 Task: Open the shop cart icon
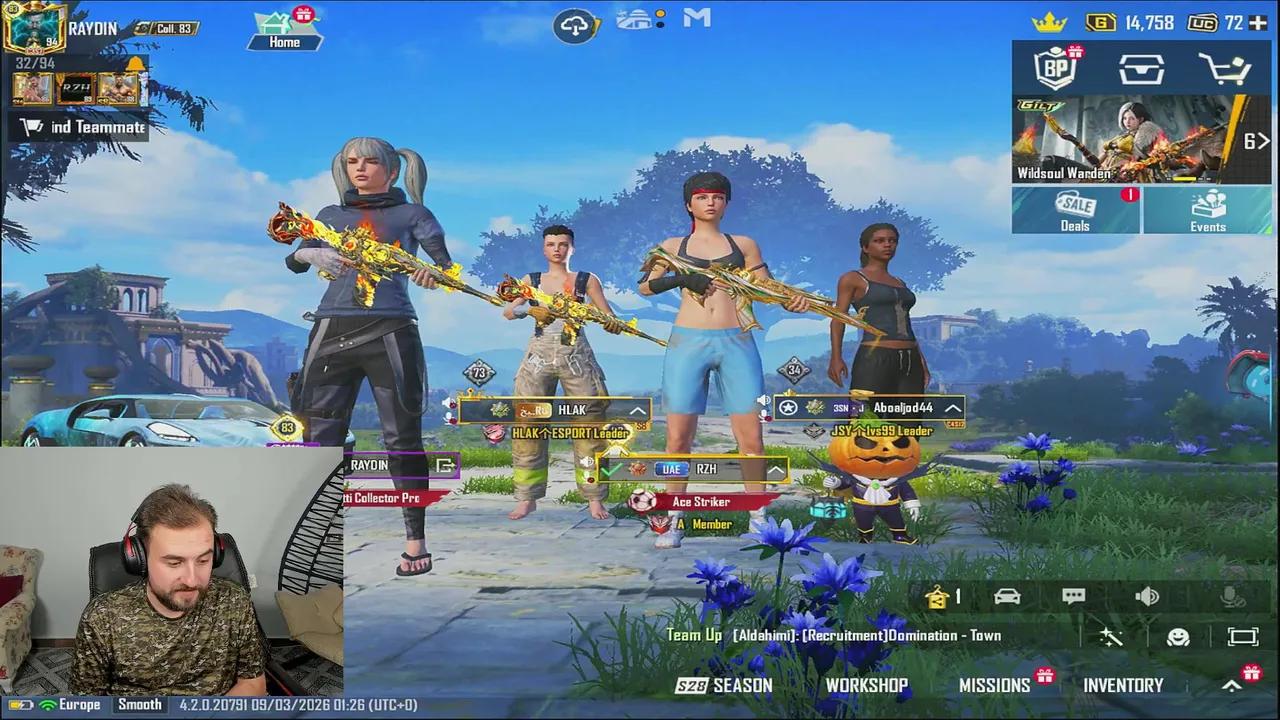pos(1226,68)
